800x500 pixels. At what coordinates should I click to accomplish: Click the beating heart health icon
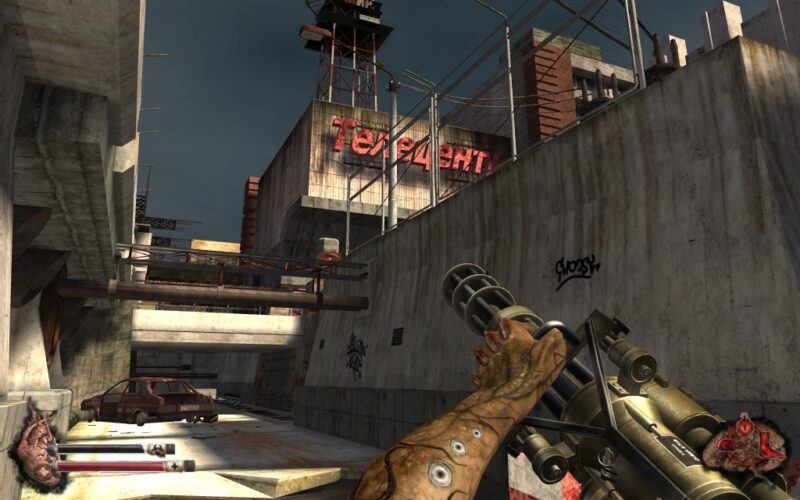(x=35, y=446)
